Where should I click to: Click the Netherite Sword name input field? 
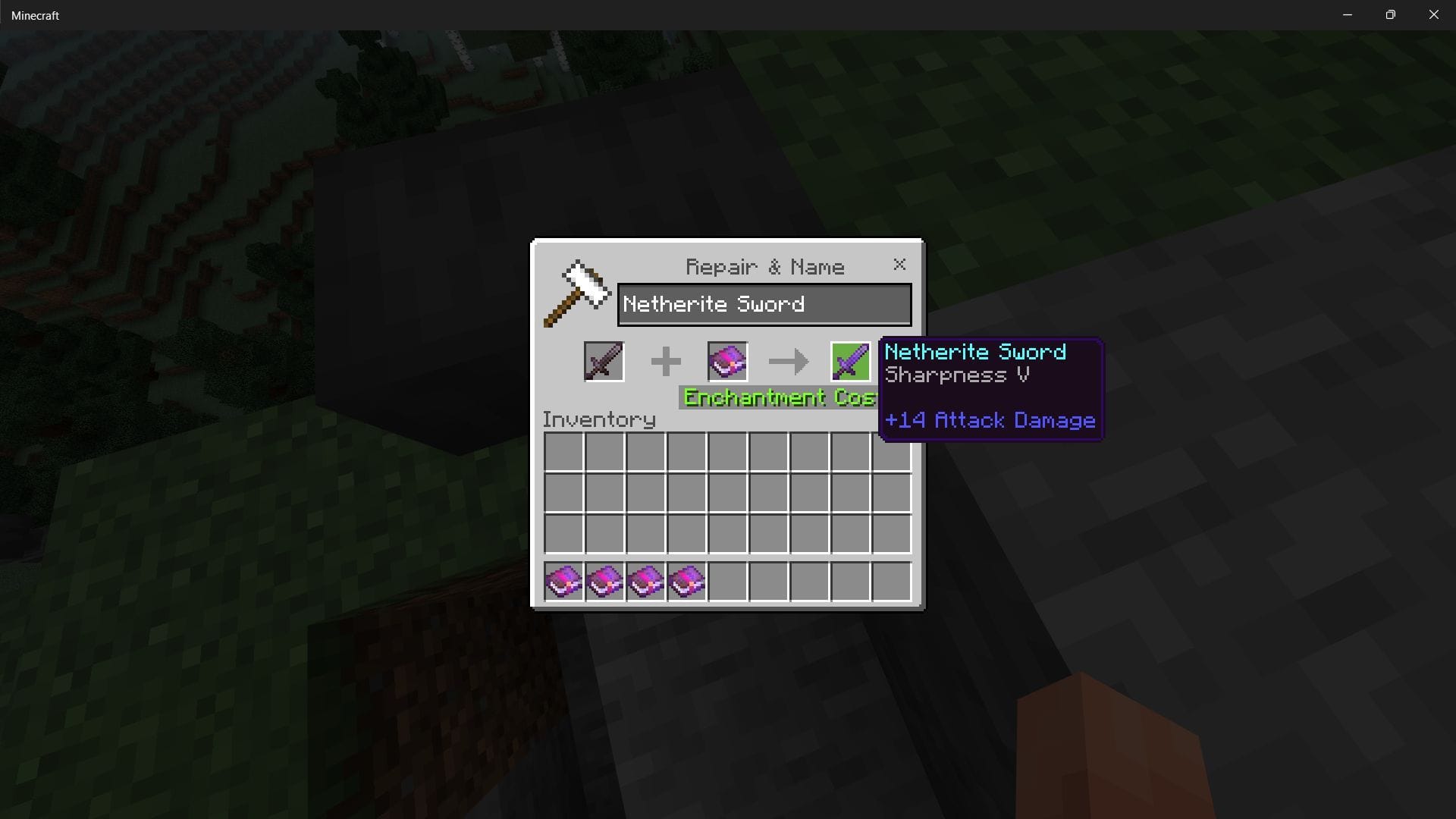[764, 304]
